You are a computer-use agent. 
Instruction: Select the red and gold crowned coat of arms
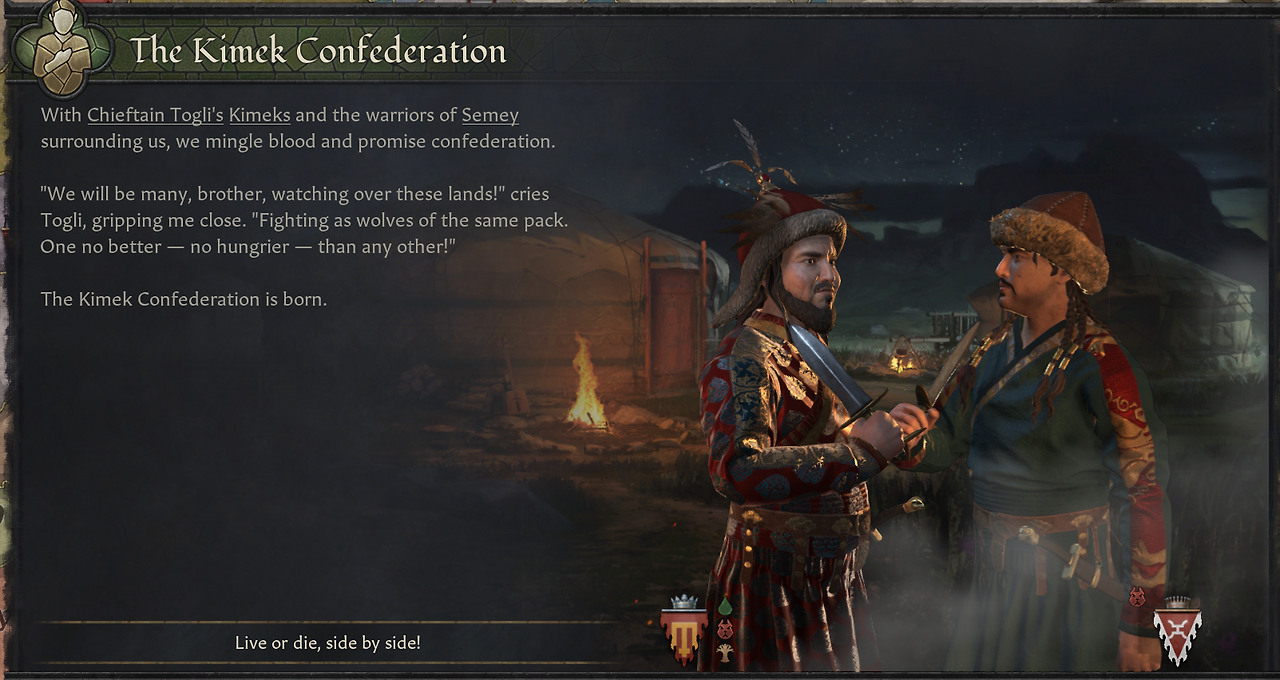coord(684,631)
